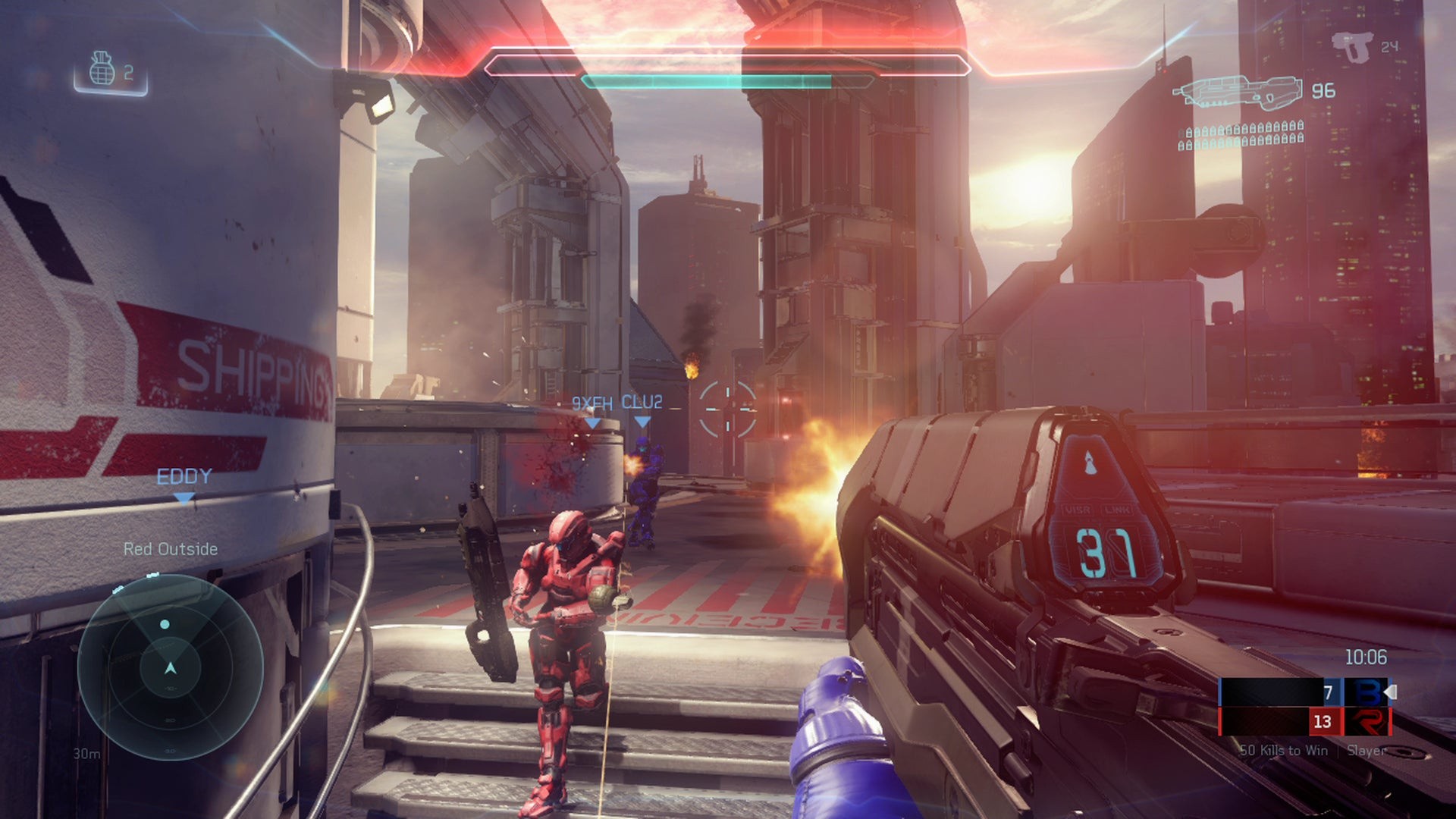
Task: Select the red team emblem
Action: [x=1366, y=721]
